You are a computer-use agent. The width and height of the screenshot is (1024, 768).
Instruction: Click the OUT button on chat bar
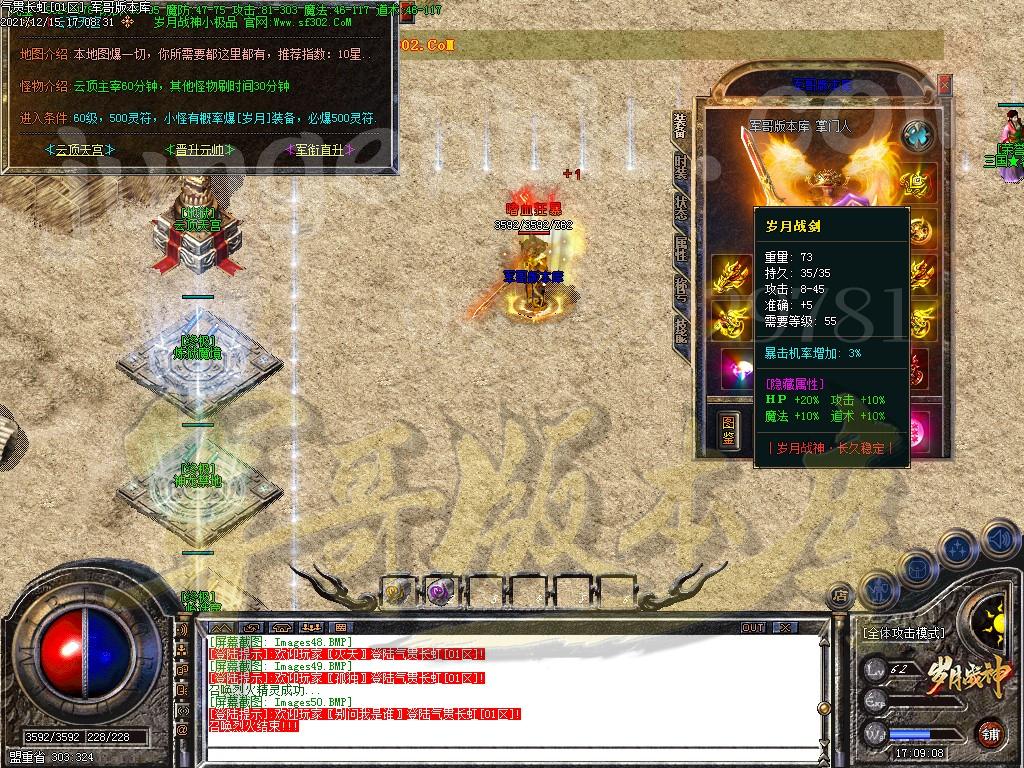[753, 628]
